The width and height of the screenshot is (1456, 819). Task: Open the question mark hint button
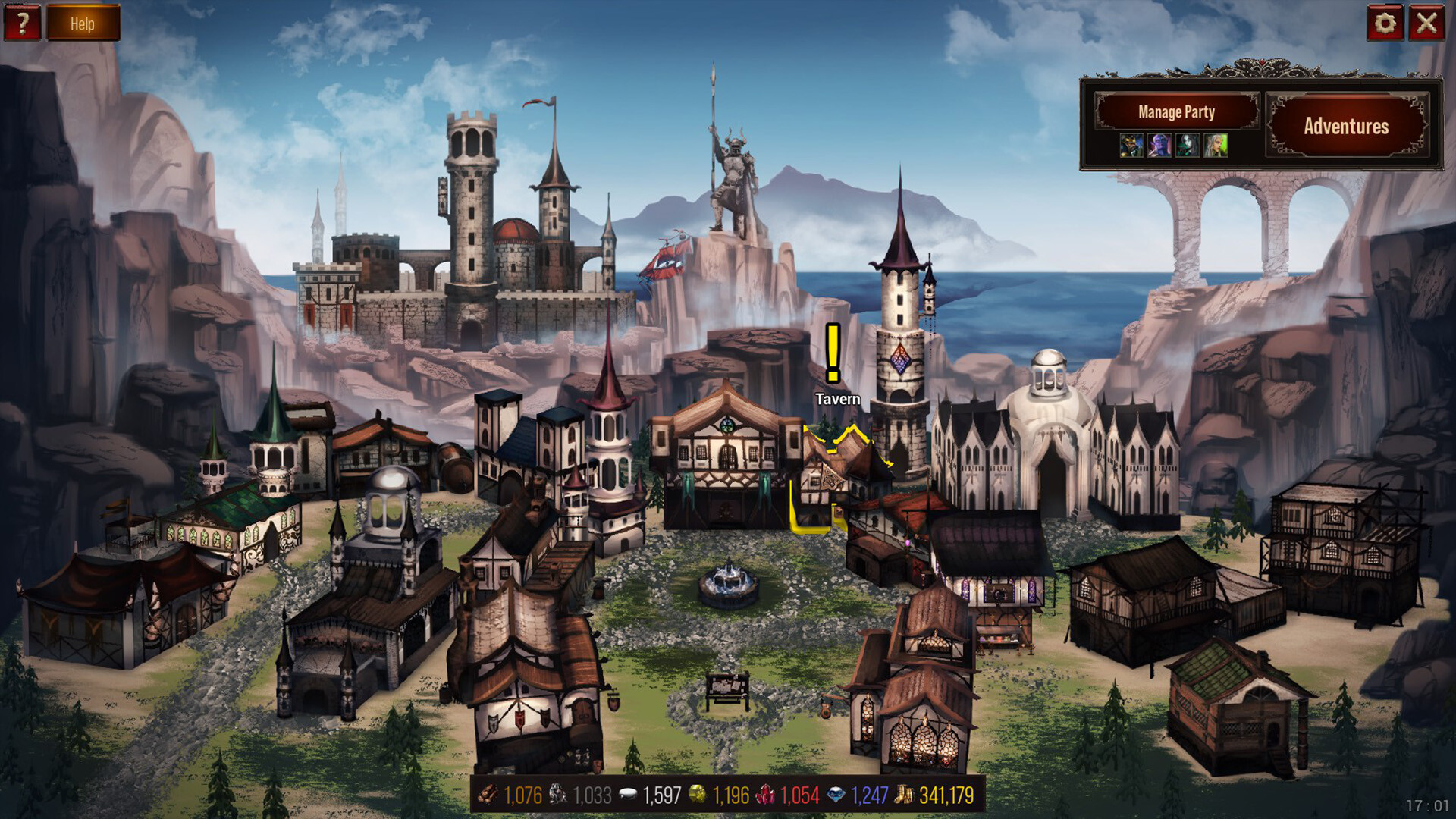[x=22, y=23]
